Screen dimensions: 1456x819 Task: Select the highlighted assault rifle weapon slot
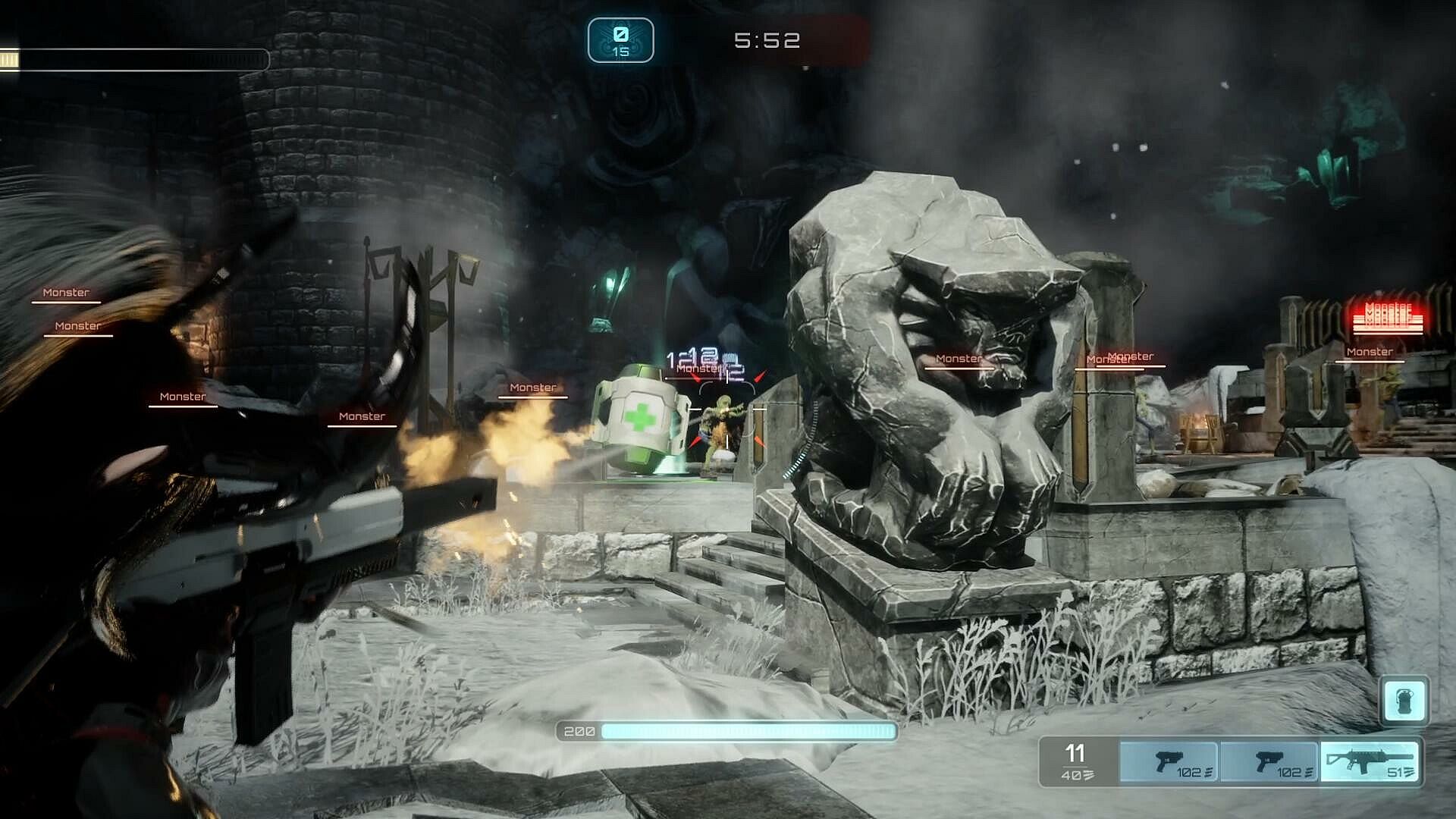[1370, 761]
